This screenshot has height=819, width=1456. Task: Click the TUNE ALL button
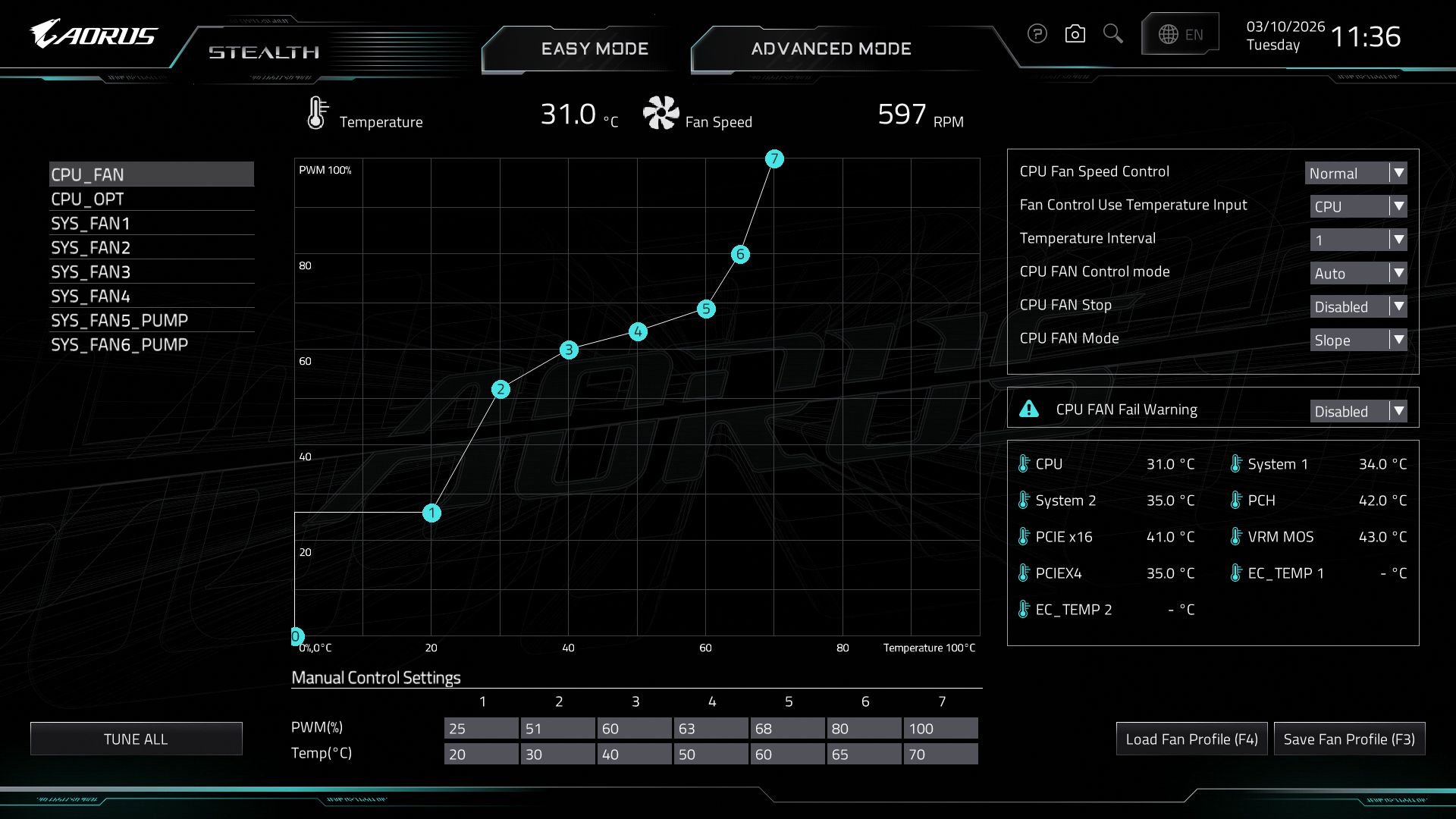pos(136,738)
